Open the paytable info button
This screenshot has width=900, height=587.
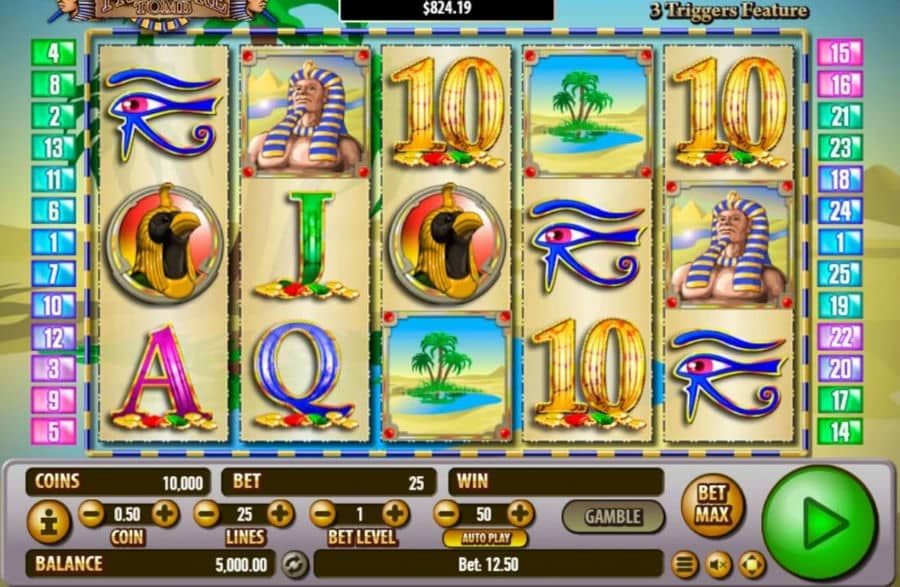pyautogui.click(x=48, y=521)
